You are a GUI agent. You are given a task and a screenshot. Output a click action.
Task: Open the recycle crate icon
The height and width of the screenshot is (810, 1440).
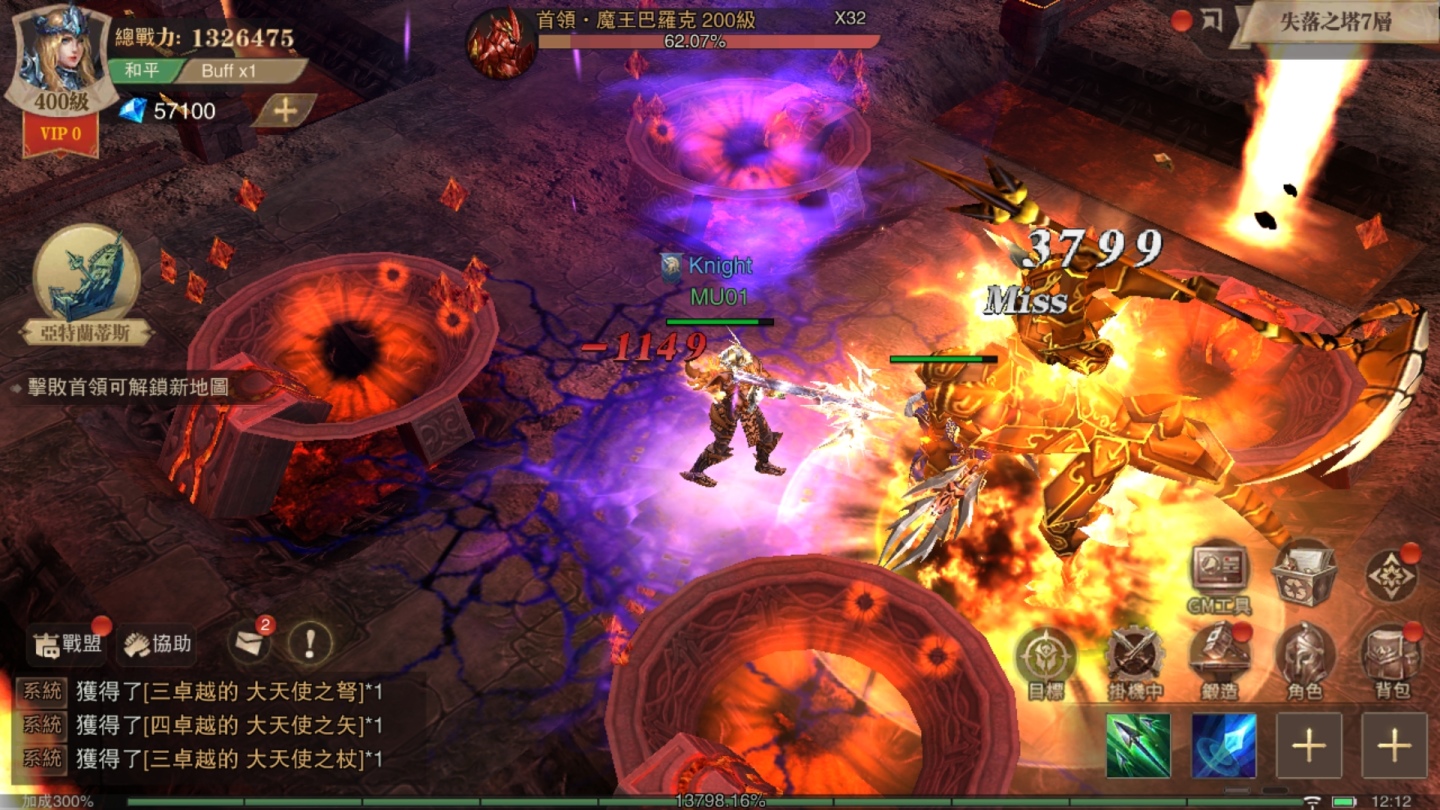pyautogui.click(x=1304, y=573)
